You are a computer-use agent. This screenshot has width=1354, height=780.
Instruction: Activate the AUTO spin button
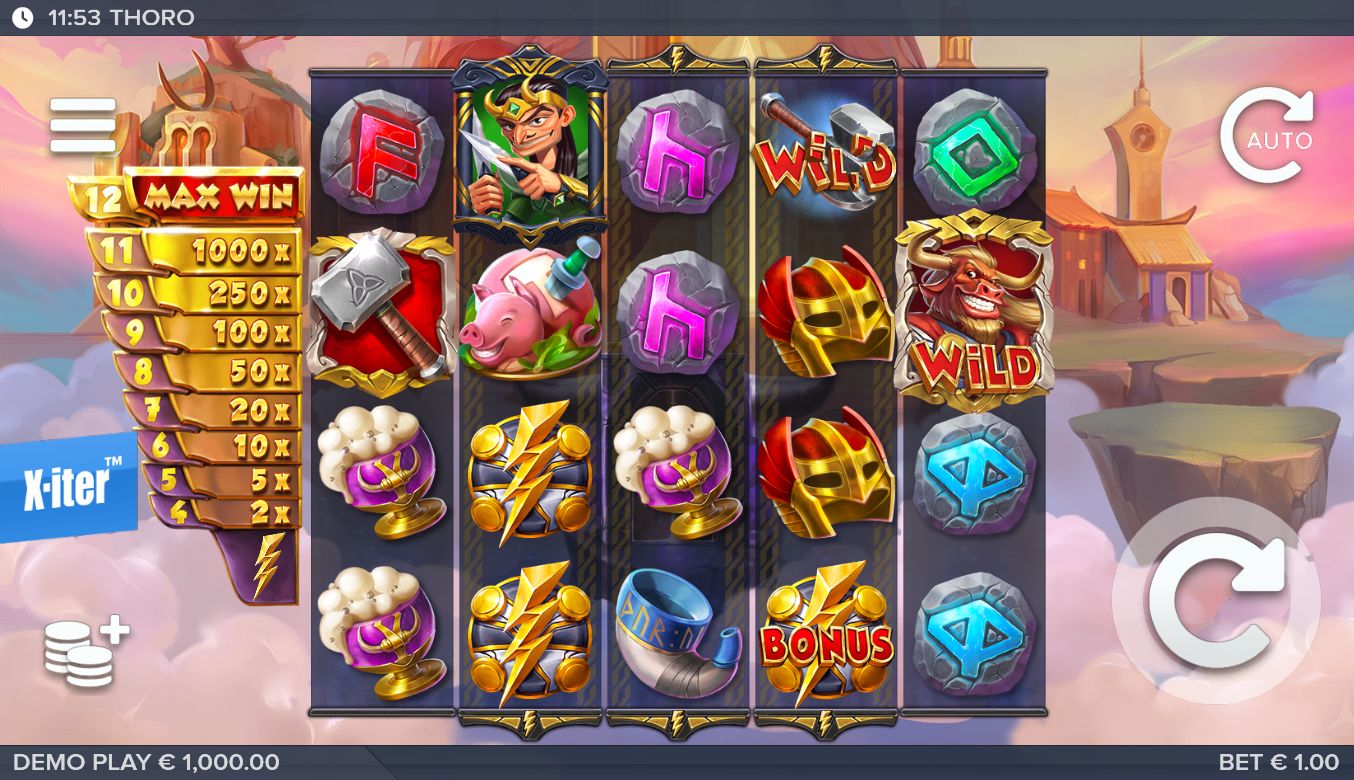point(1266,137)
